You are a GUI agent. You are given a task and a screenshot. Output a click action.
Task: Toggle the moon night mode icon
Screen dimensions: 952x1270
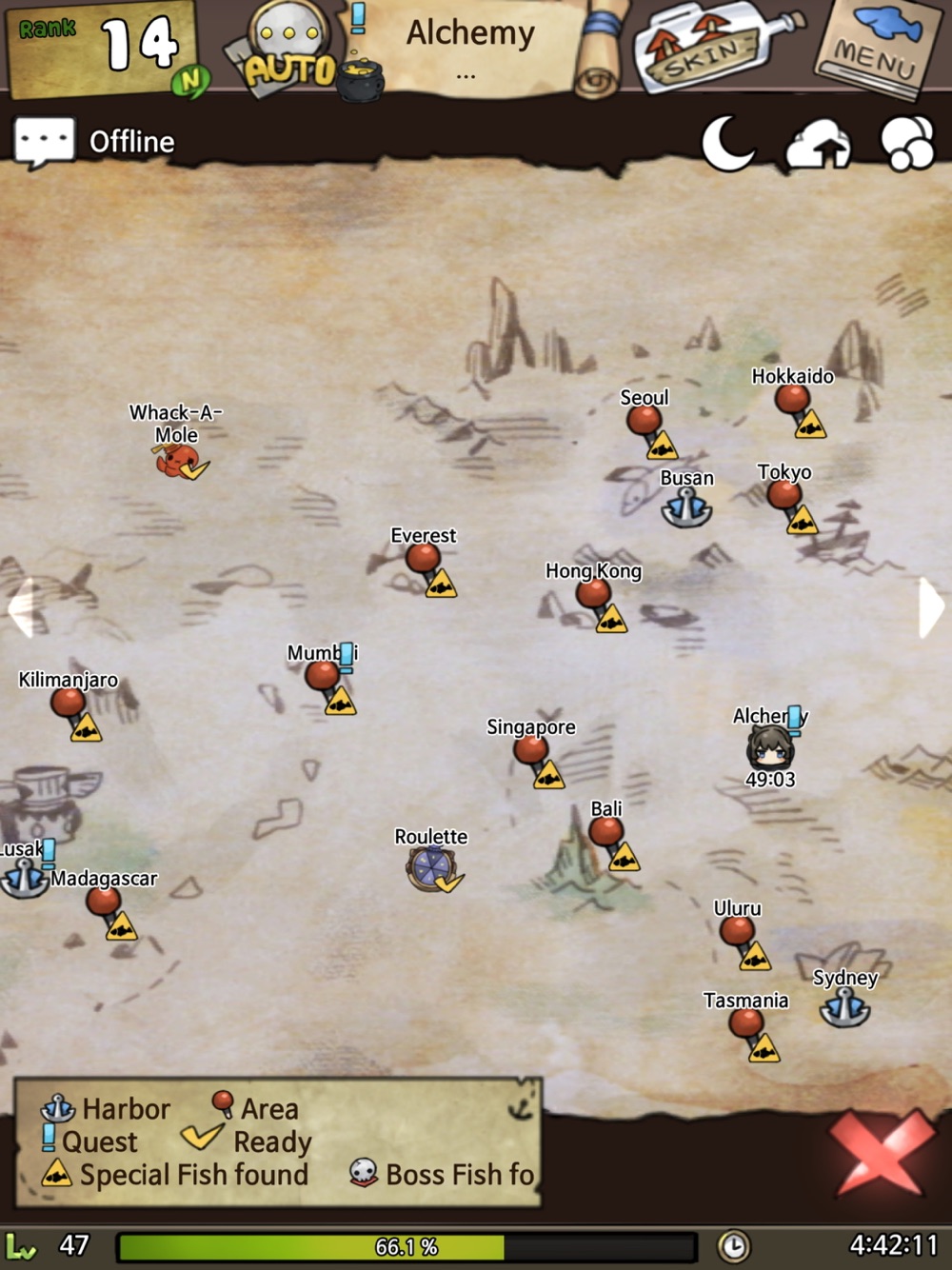727,143
